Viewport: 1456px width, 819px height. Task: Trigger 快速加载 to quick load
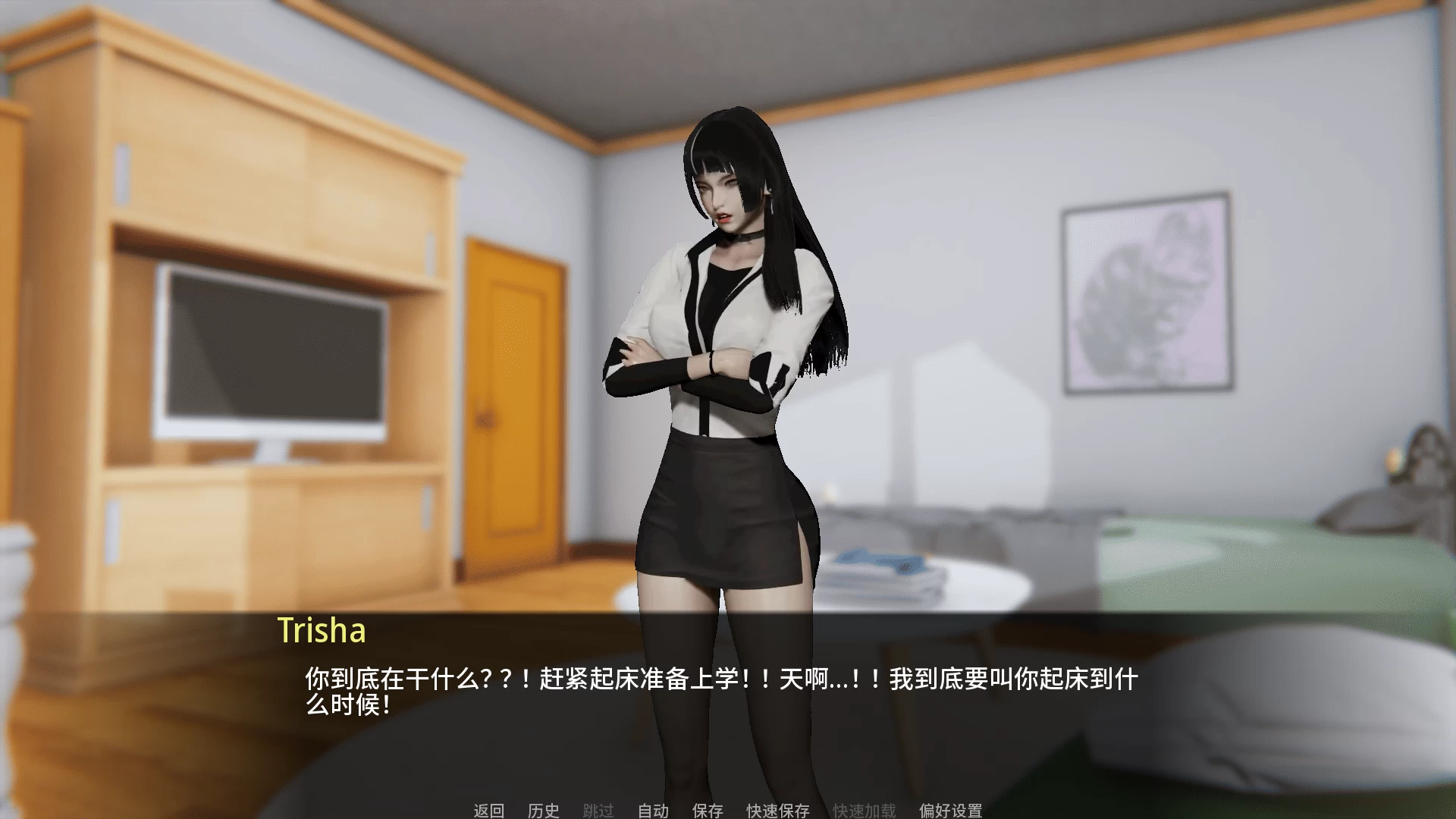coord(864,811)
